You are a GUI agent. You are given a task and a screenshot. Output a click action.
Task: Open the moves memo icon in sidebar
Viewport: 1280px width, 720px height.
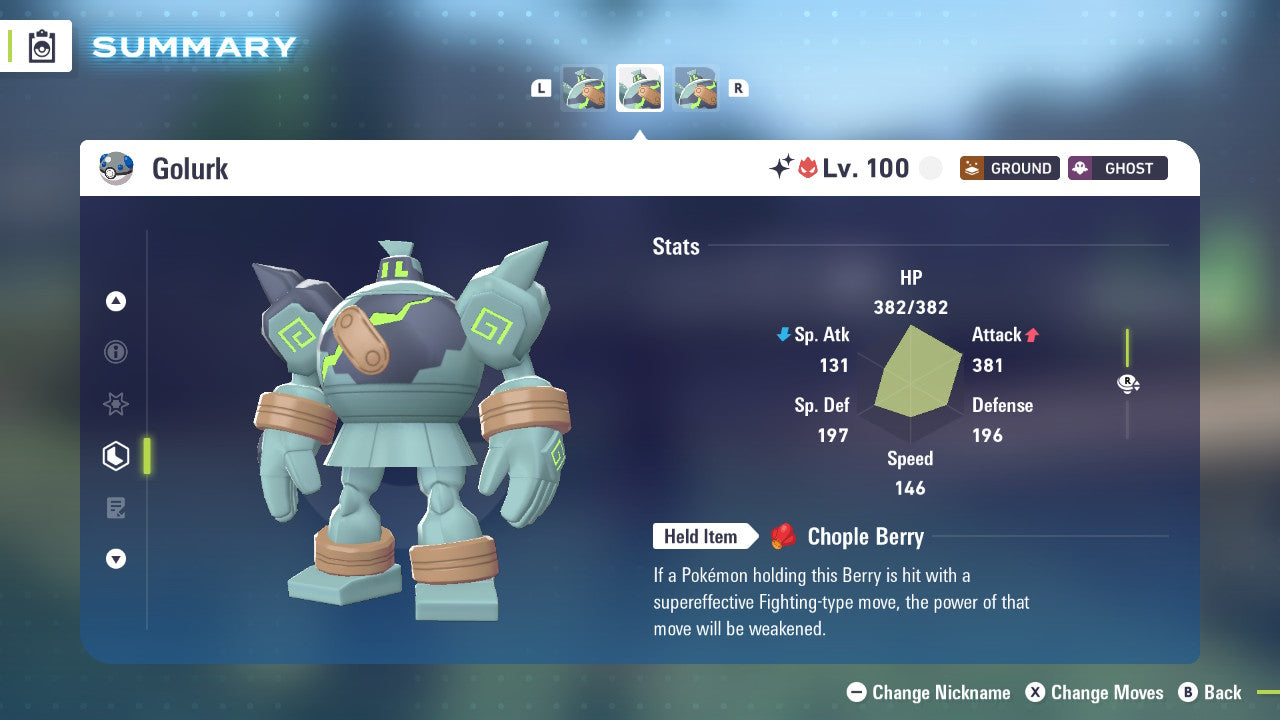[115, 508]
